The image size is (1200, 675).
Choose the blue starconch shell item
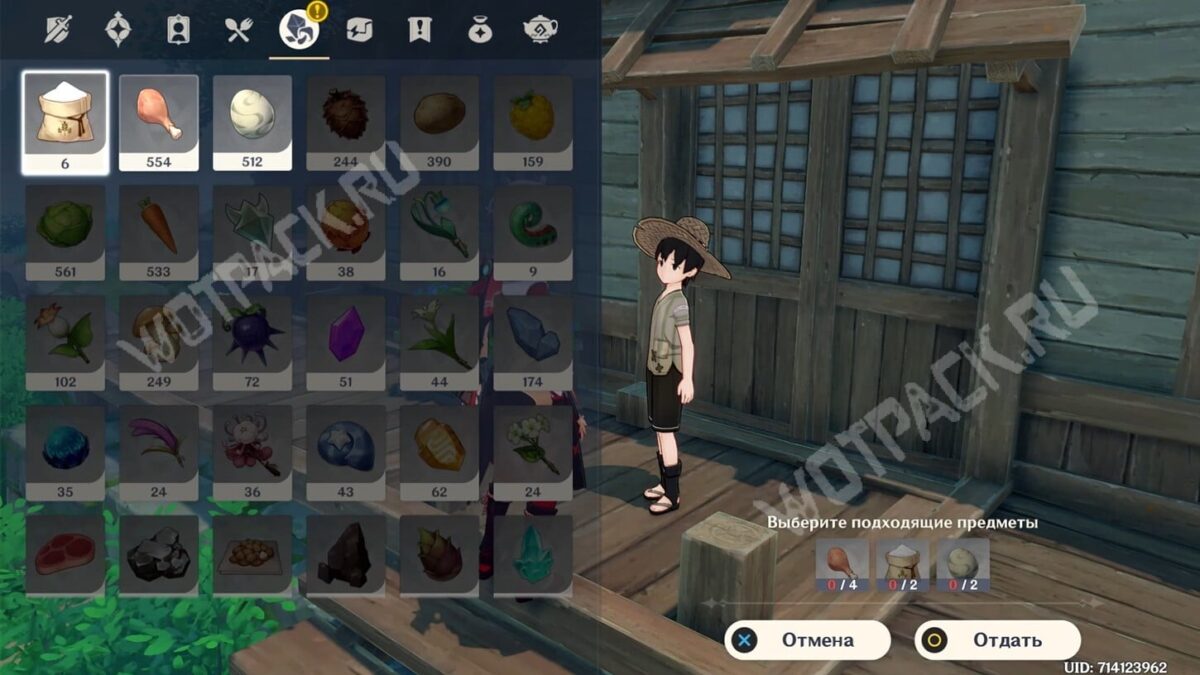point(345,448)
